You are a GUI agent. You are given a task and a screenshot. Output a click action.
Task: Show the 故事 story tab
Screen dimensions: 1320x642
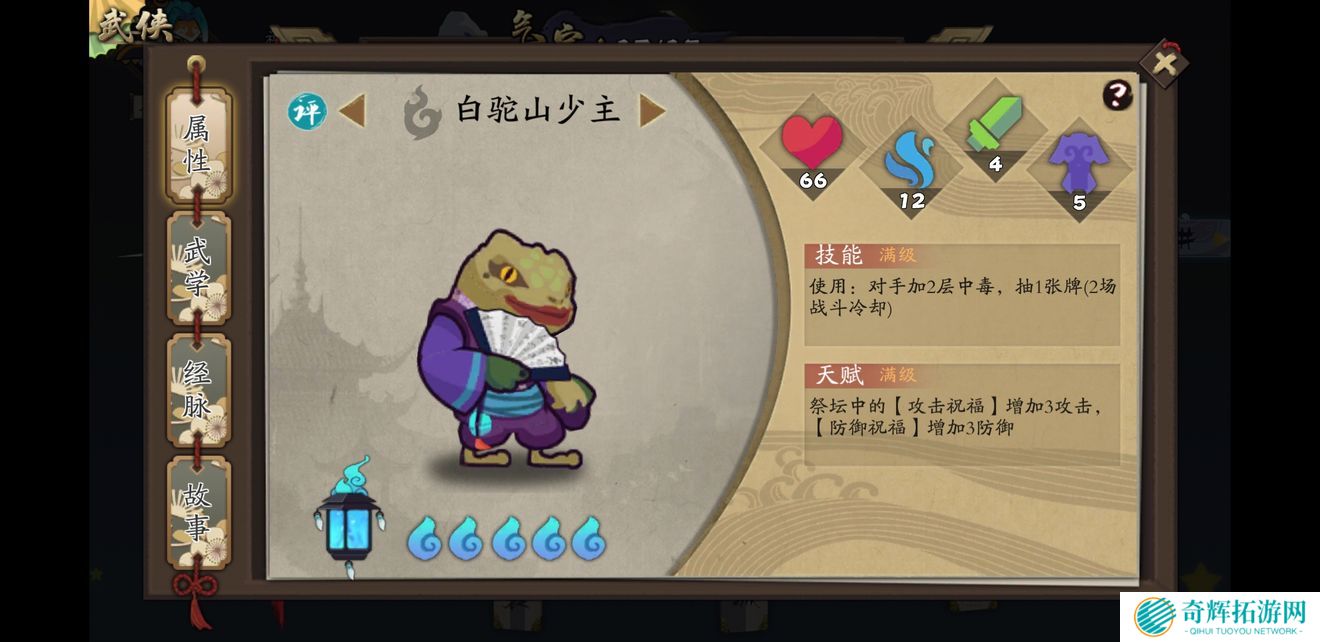click(x=198, y=511)
